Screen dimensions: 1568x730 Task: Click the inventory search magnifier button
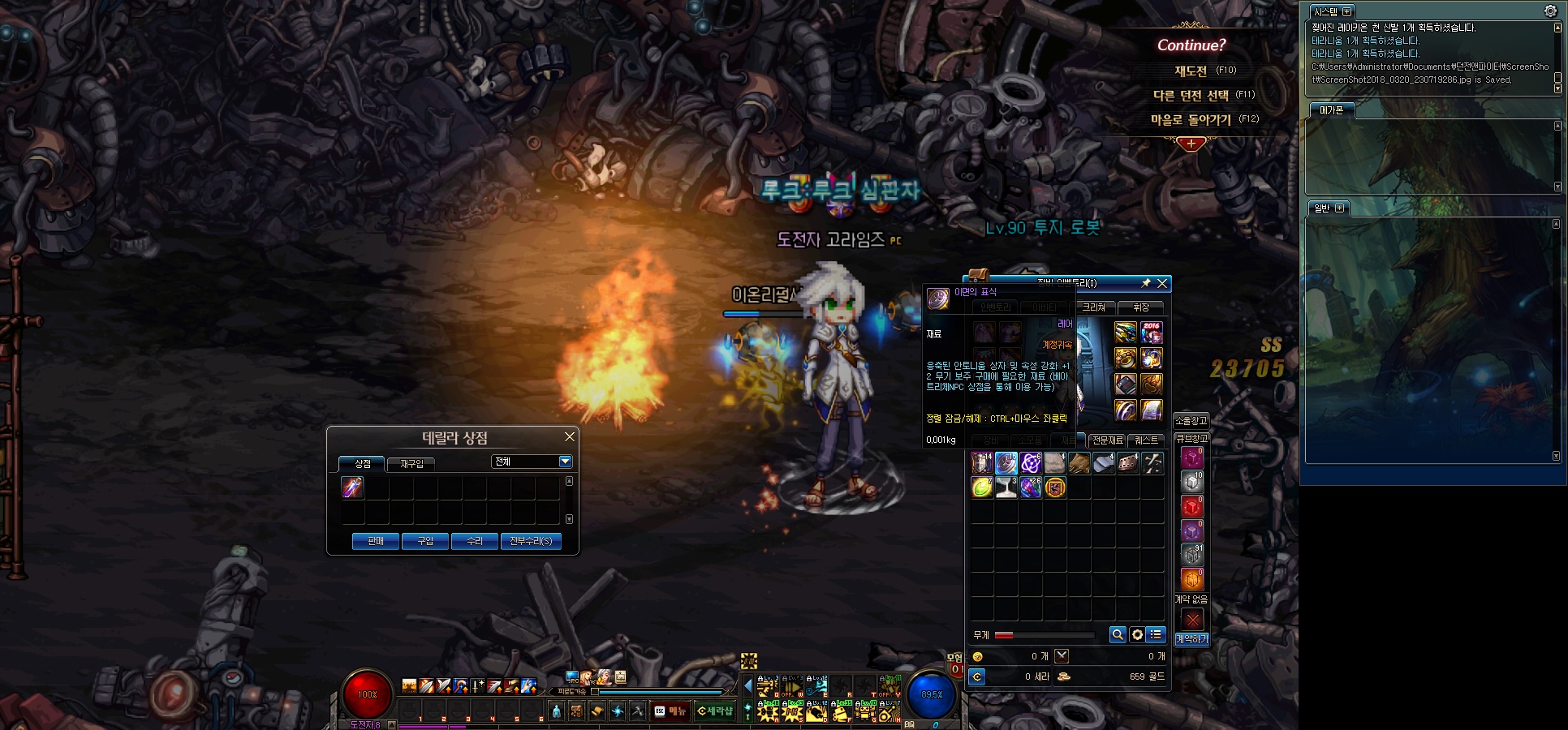click(1118, 635)
